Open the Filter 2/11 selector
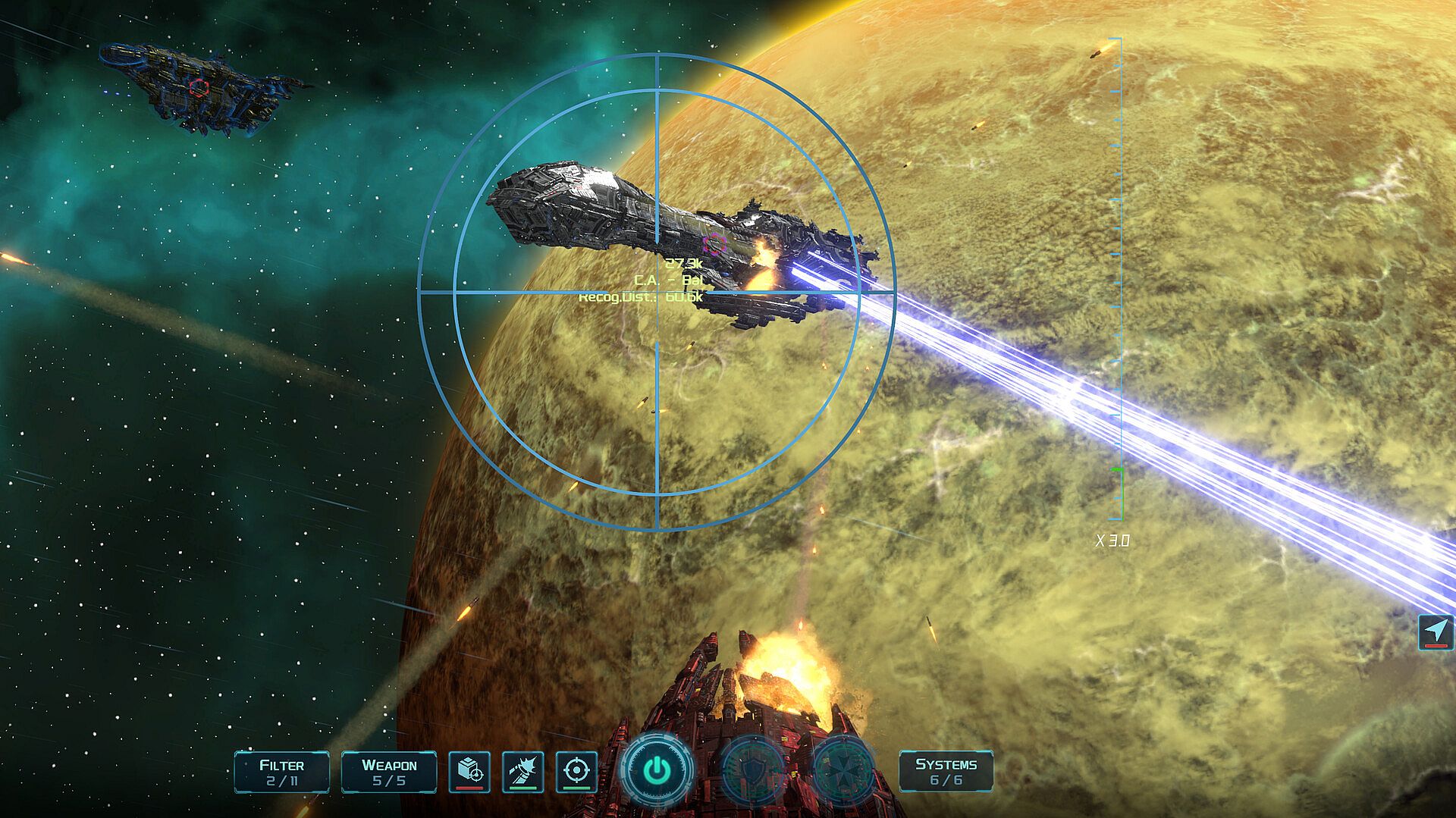 coord(281,772)
